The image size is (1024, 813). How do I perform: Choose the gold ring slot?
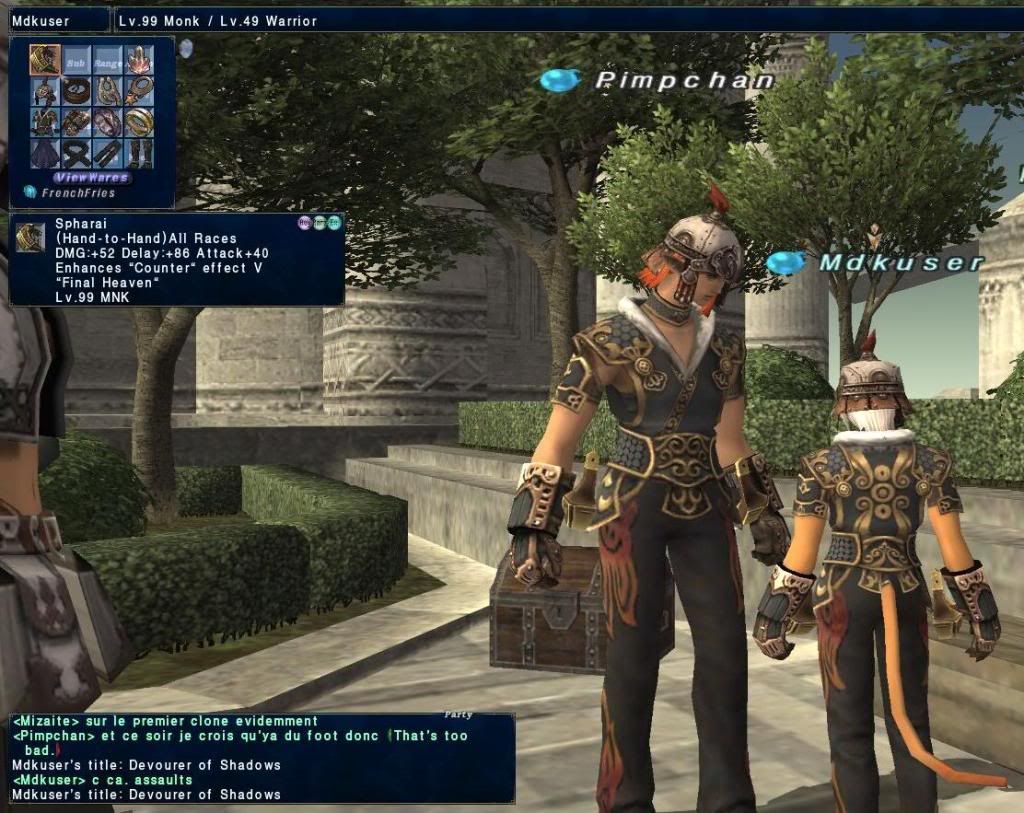pos(138,122)
